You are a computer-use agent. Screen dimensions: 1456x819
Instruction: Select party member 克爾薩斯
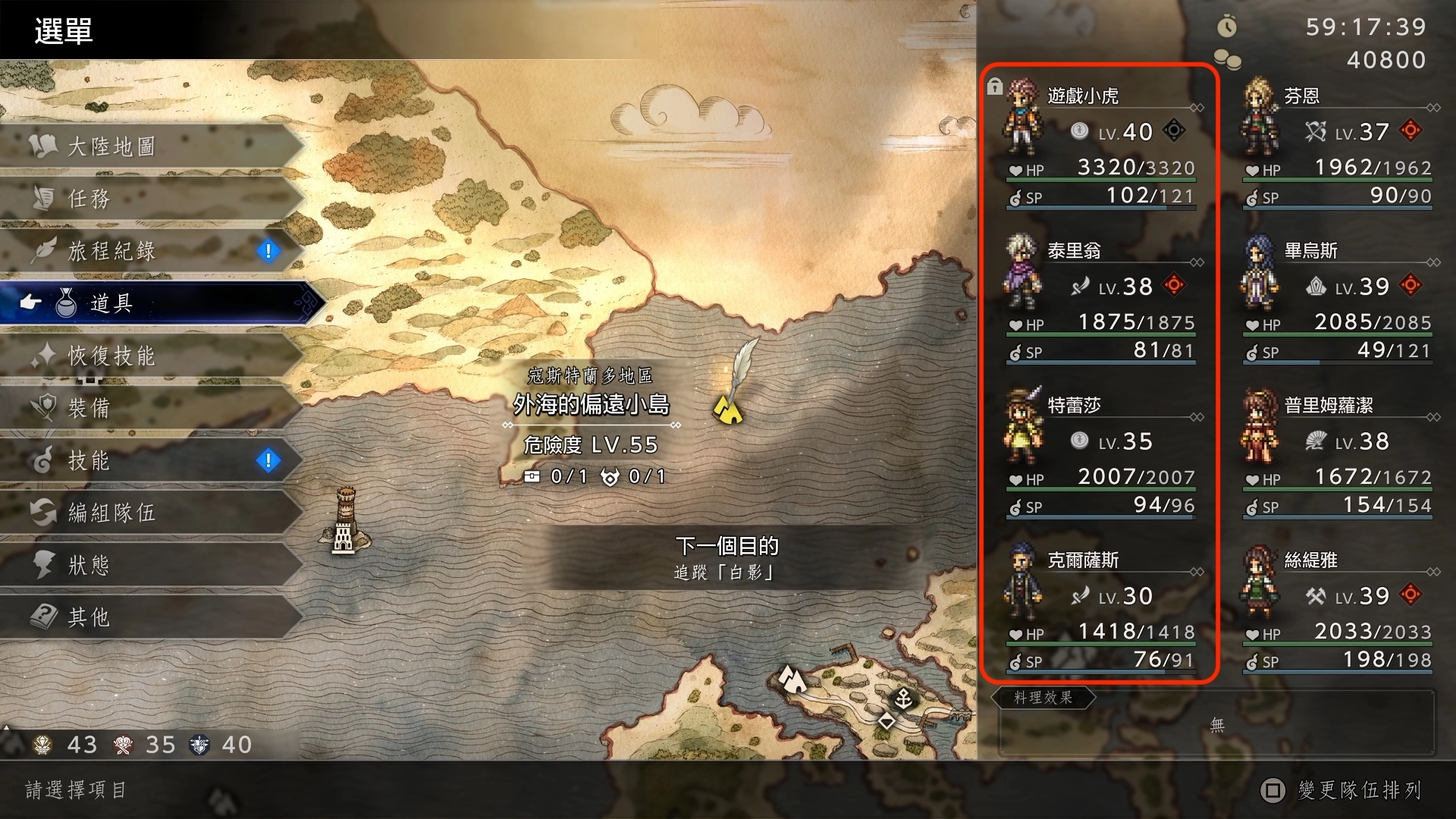[x=1101, y=608]
